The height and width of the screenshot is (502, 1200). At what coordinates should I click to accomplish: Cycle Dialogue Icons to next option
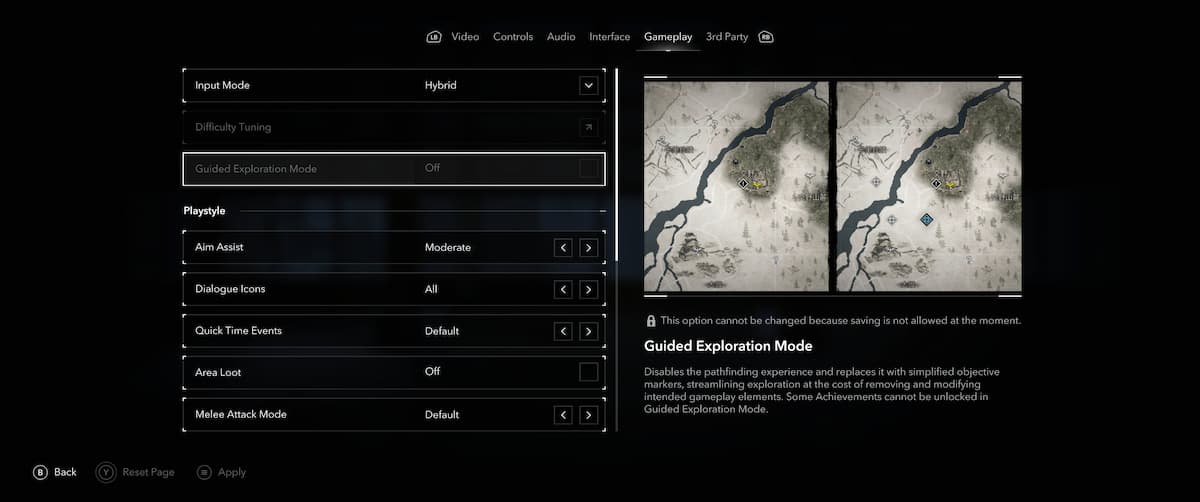[x=589, y=290]
